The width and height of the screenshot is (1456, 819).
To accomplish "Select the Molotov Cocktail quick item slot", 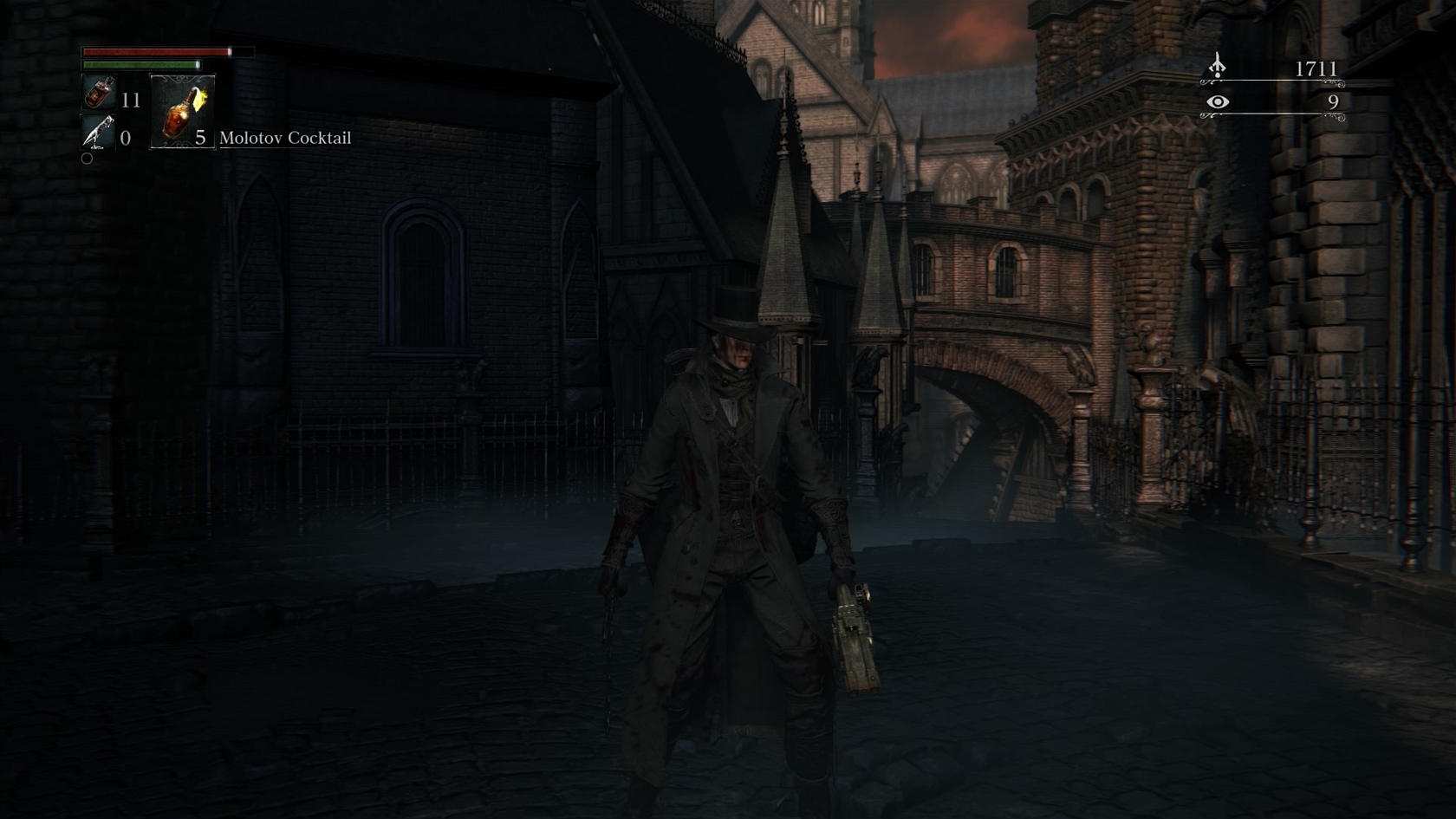I will coord(183,112).
